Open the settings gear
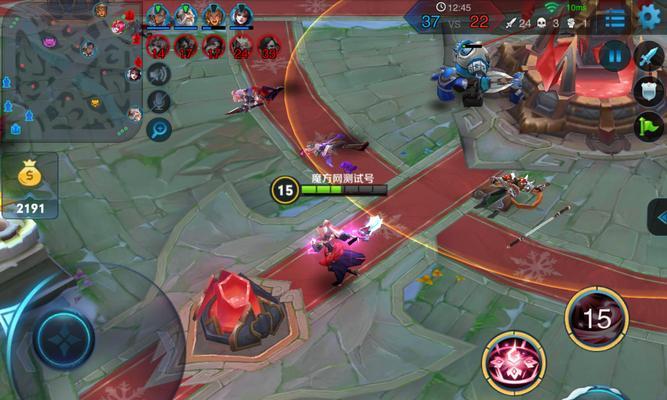This screenshot has height=400, width=667. coord(648,16)
